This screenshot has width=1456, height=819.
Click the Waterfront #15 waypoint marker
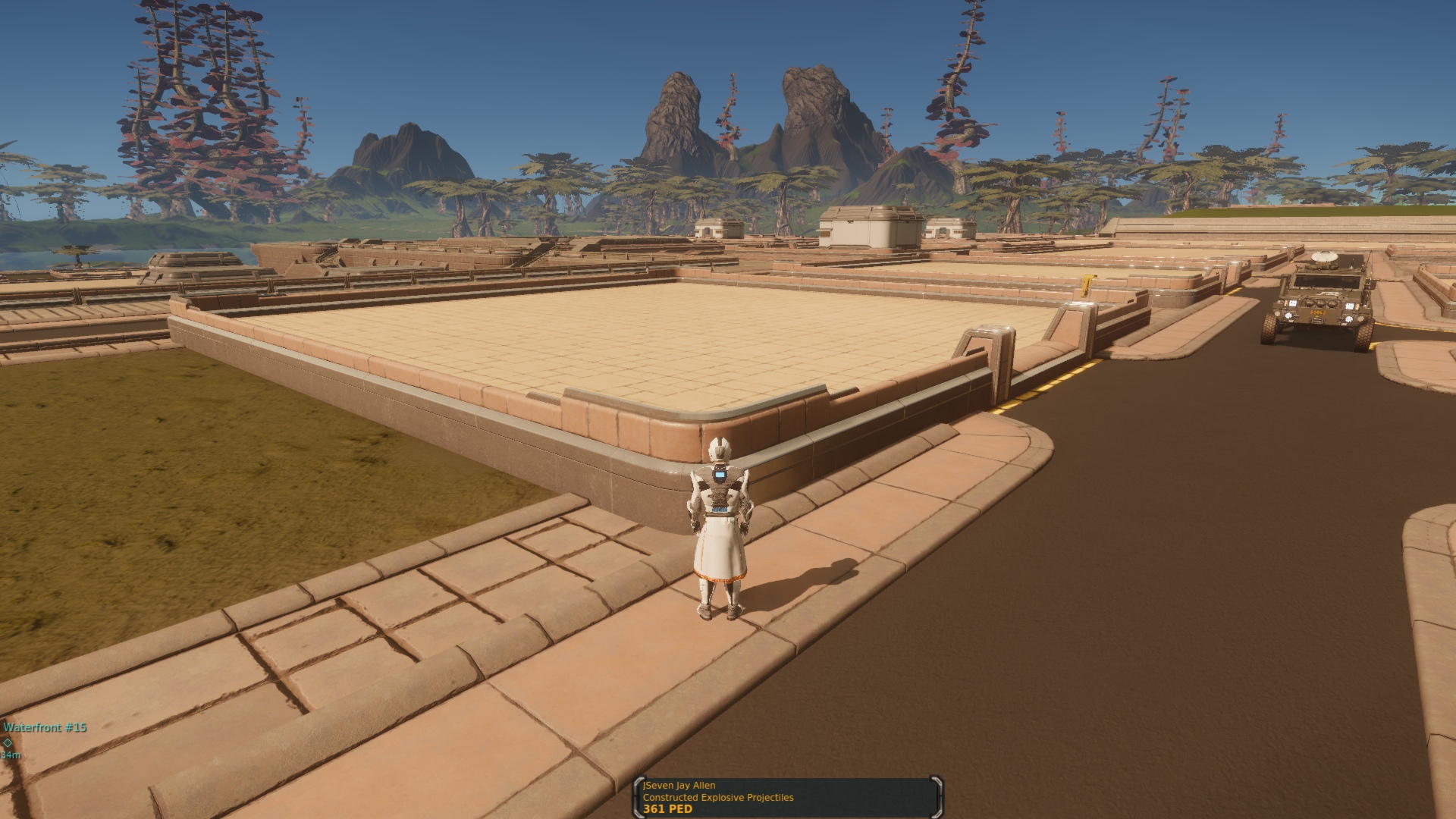click(x=8, y=742)
